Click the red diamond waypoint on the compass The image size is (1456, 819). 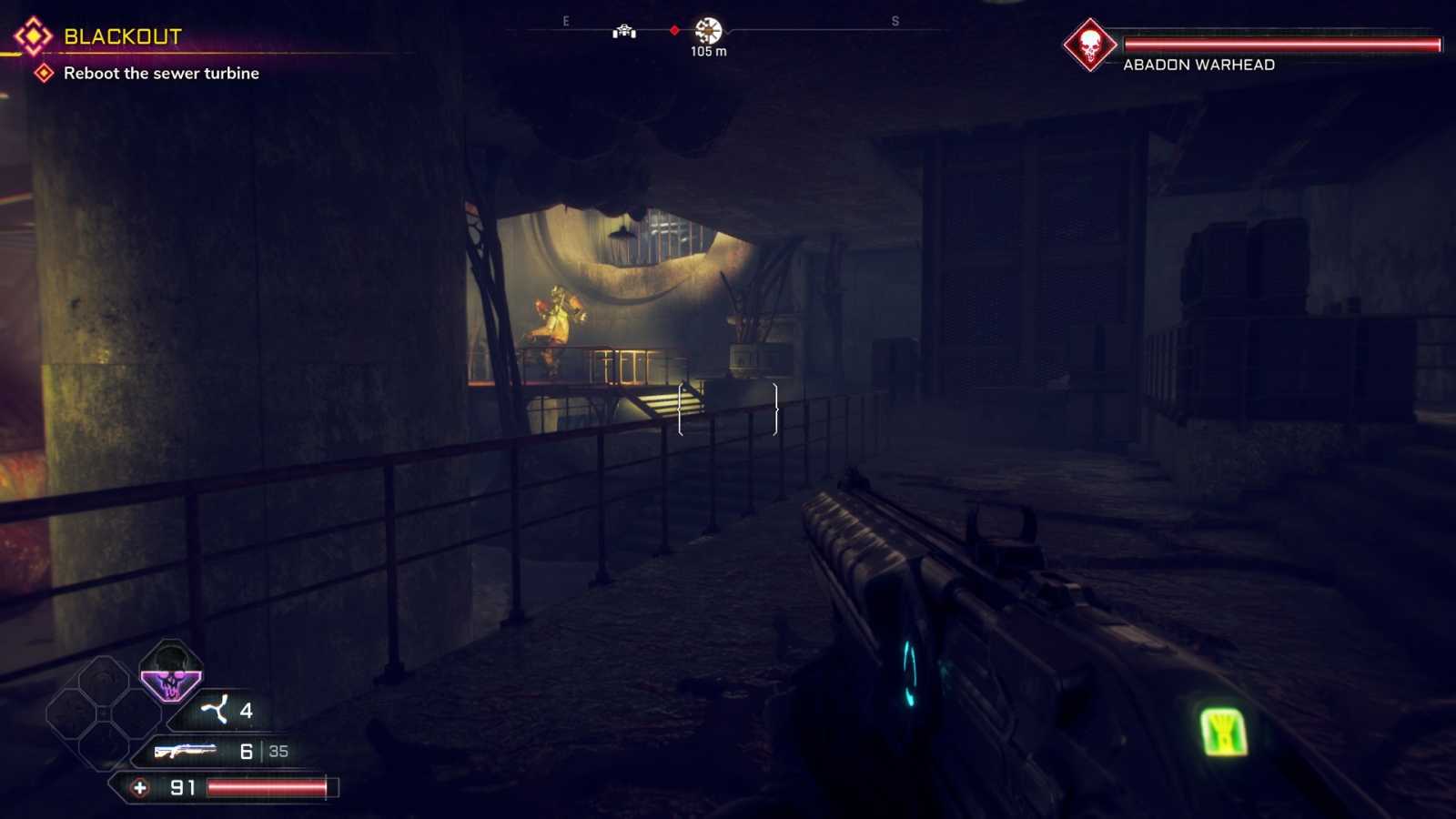(674, 29)
